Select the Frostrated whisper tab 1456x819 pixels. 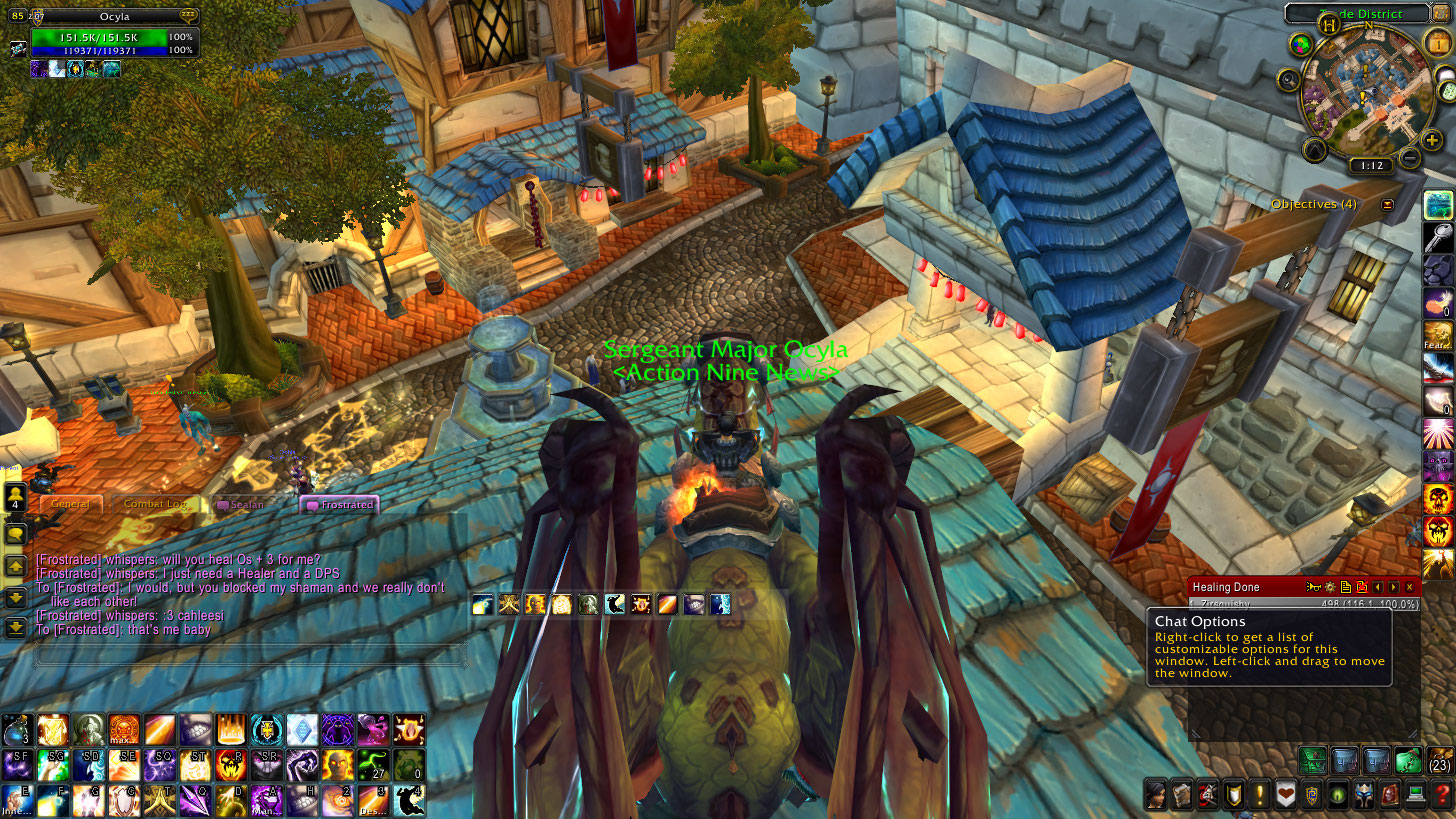point(340,505)
